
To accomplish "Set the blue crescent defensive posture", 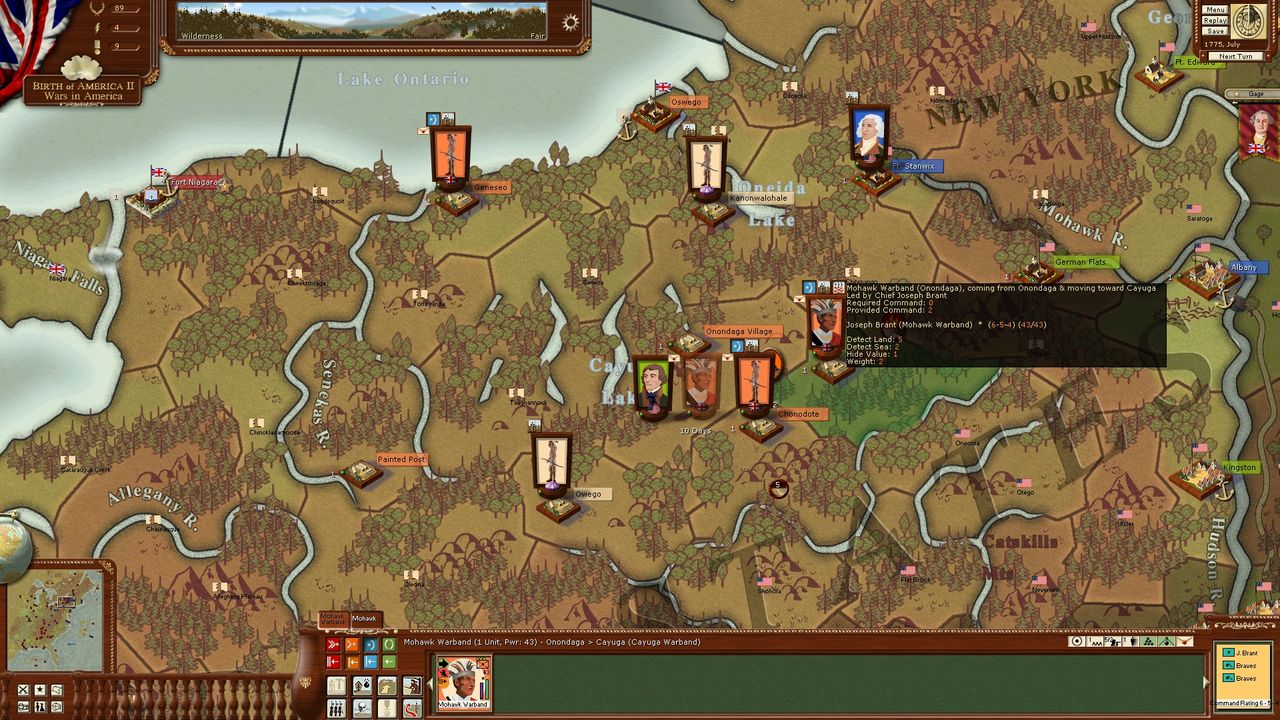I will coord(370,645).
